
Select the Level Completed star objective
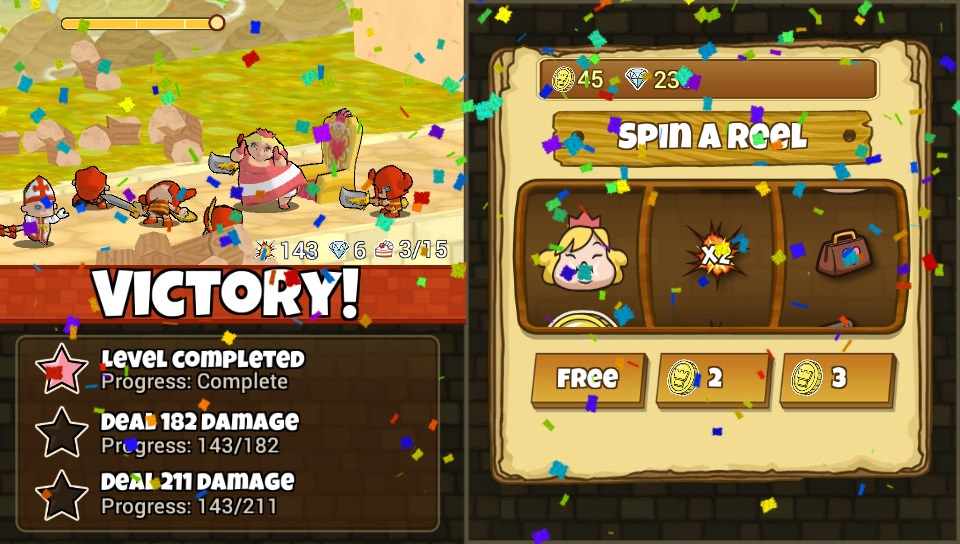click(x=201, y=369)
